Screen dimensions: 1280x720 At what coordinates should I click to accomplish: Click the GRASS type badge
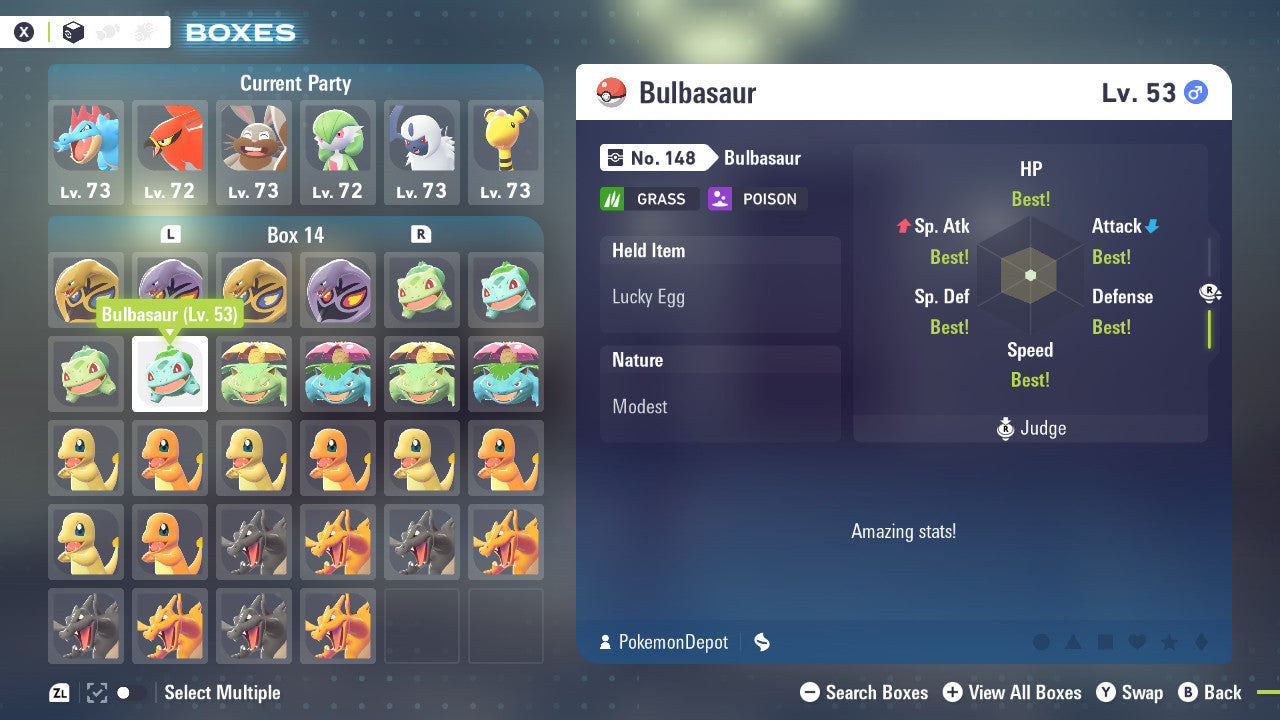point(650,199)
